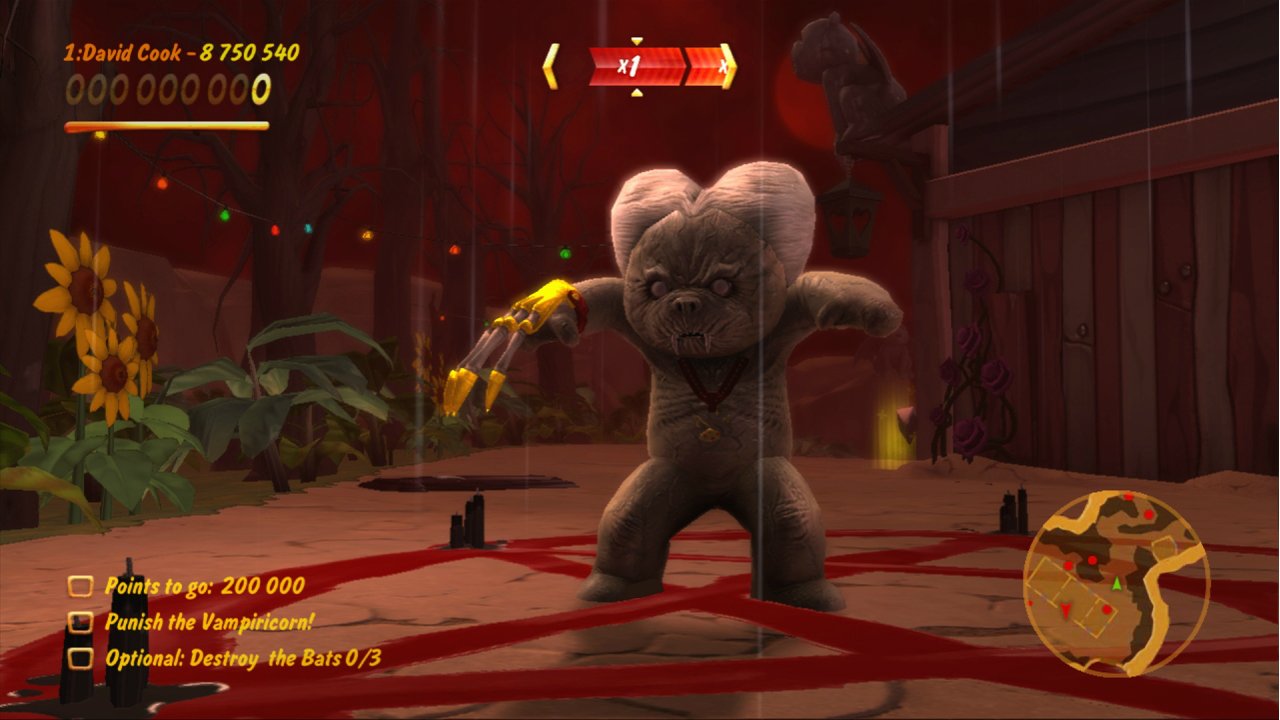Click the x1 combo multiplier banner
This screenshot has height=720, width=1280.
pyautogui.click(x=634, y=67)
